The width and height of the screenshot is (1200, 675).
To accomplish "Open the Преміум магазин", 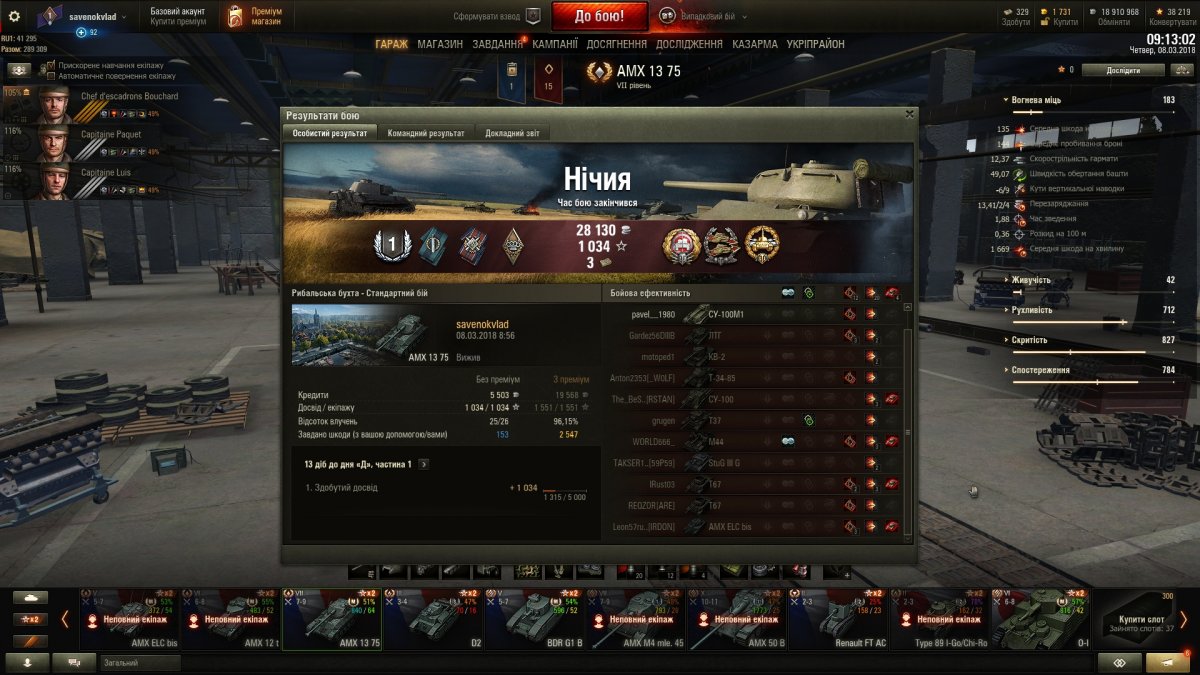I will (x=255, y=16).
